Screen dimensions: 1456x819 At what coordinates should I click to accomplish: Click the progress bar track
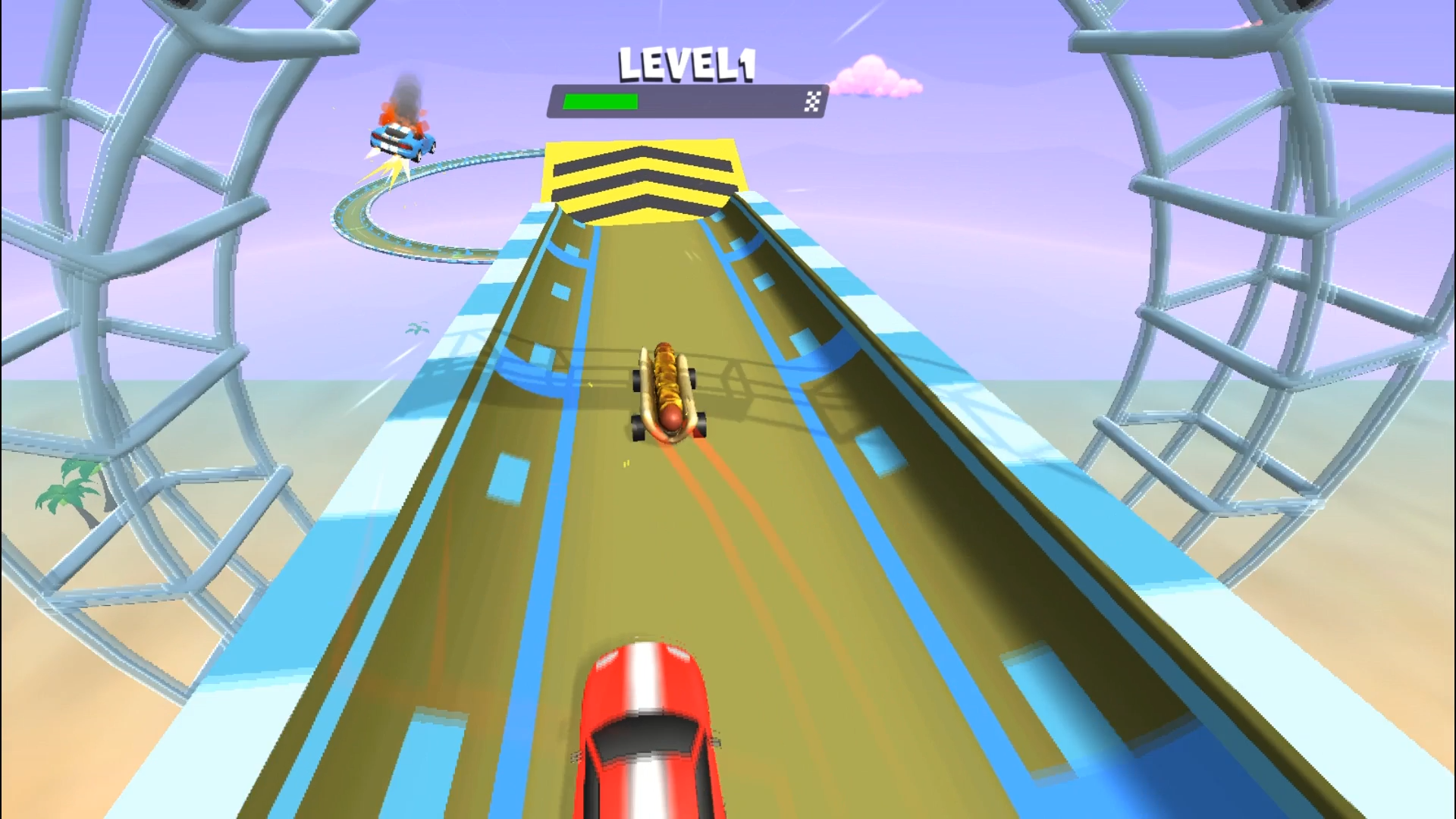720,100
